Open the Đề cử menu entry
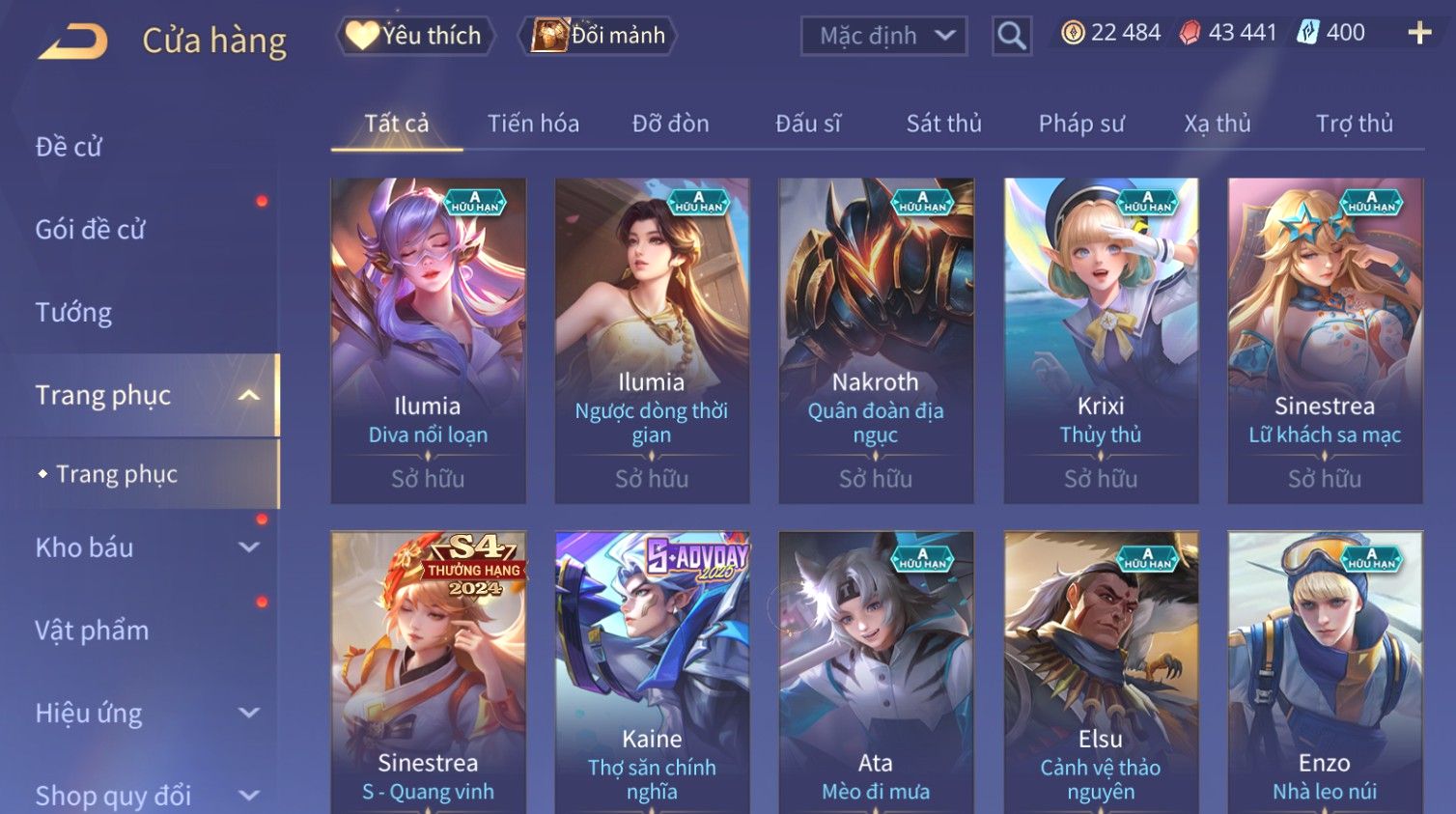 pos(69,147)
